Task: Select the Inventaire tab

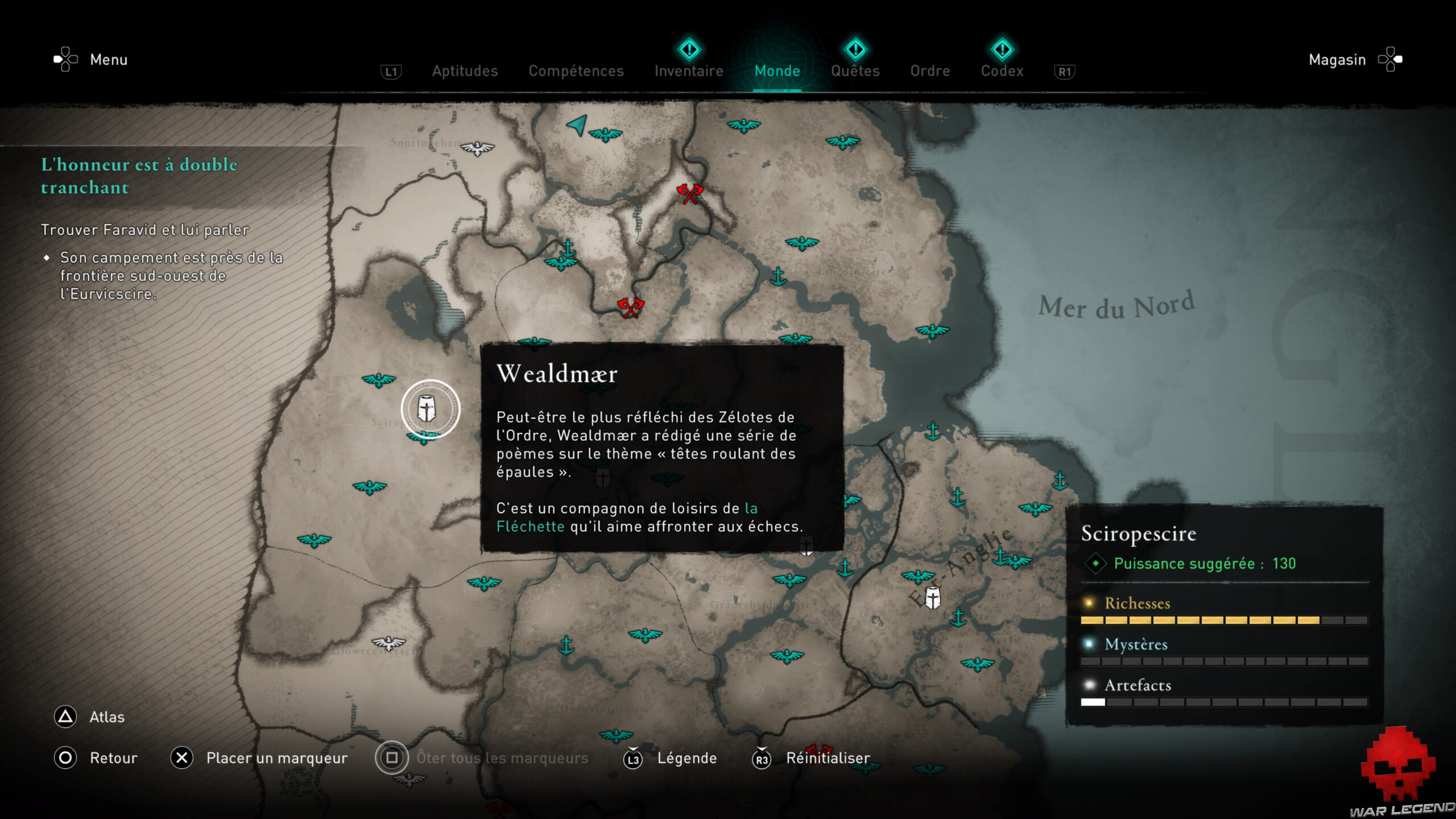Action: click(x=689, y=71)
